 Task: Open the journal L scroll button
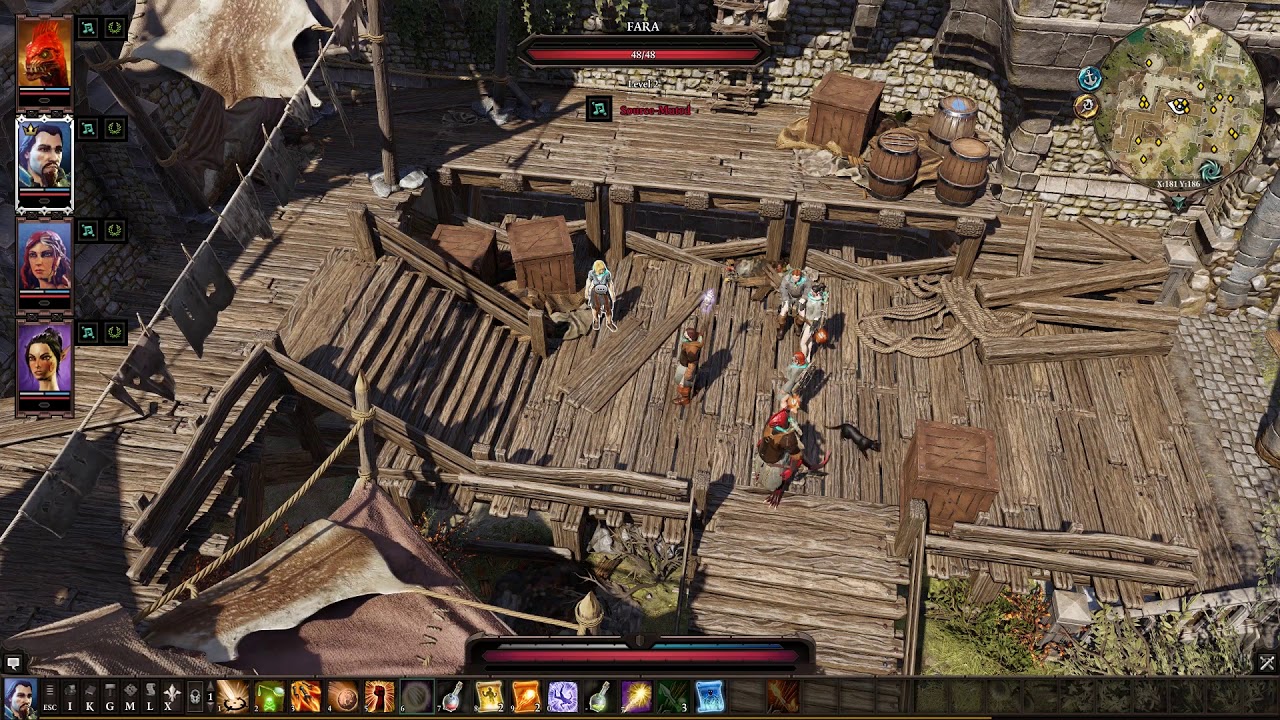150,696
